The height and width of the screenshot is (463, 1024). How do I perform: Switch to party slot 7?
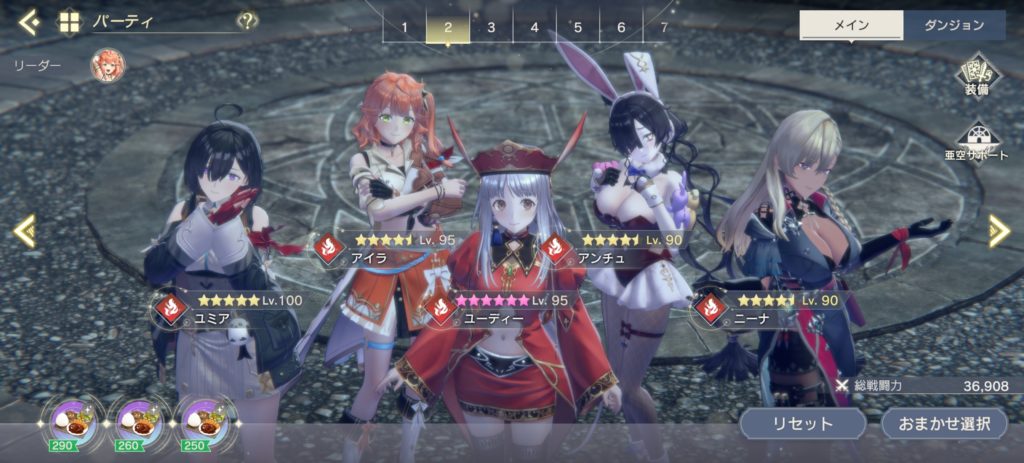663,27
